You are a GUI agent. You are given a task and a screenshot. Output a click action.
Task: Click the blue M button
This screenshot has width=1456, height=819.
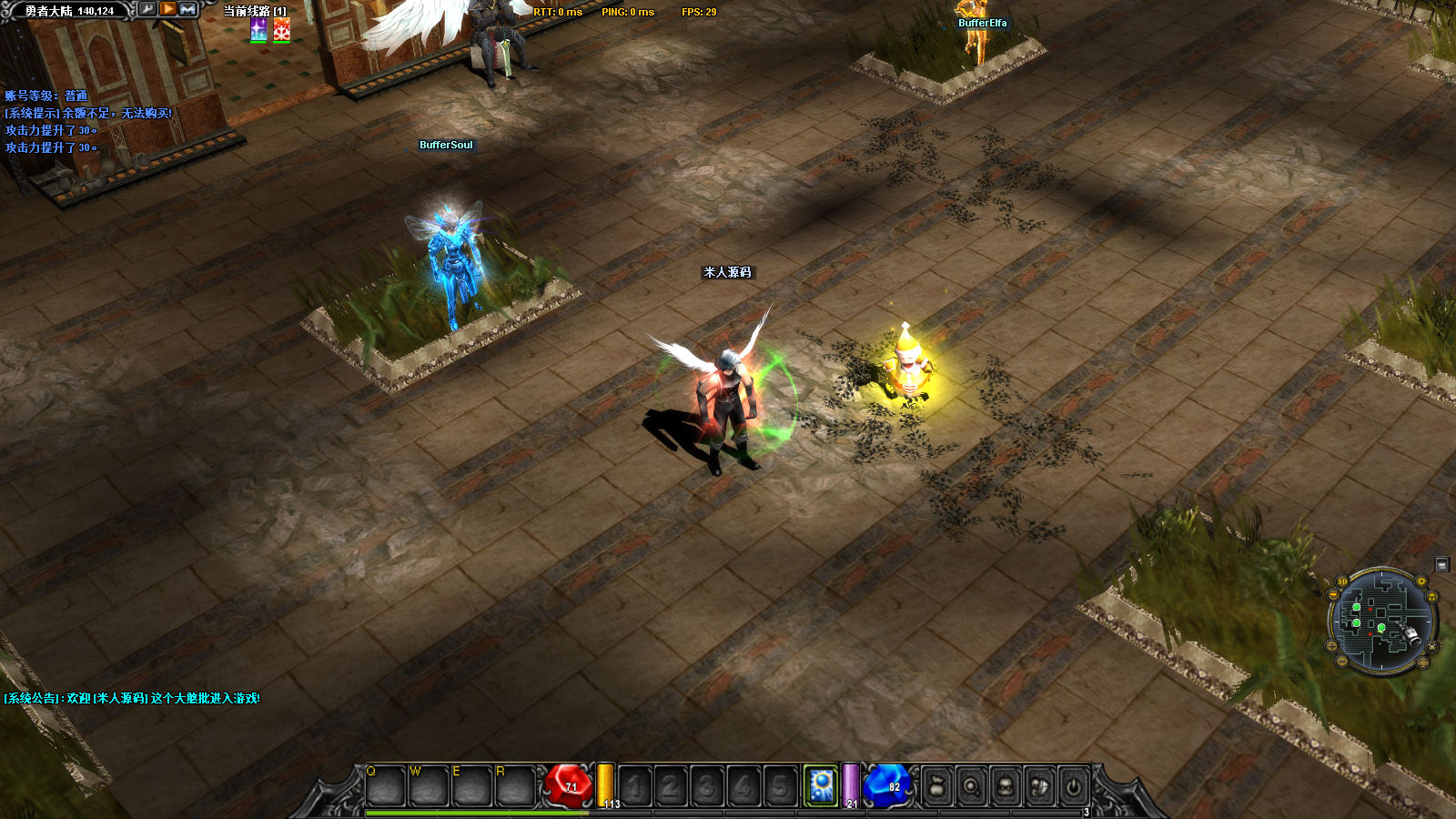pos(188,9)
